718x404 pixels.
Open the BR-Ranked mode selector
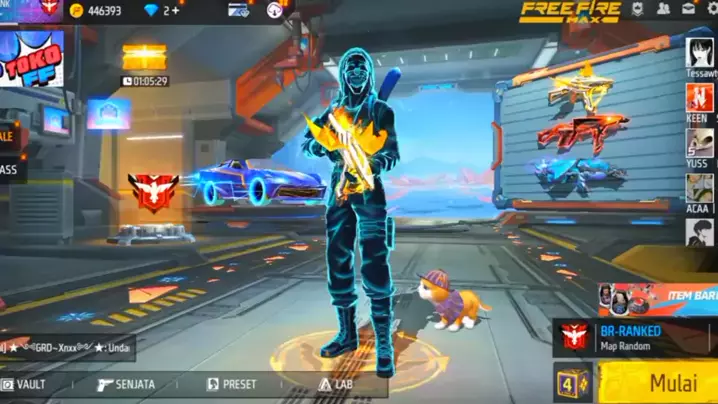pyautogui.click(x=634, y=338)
